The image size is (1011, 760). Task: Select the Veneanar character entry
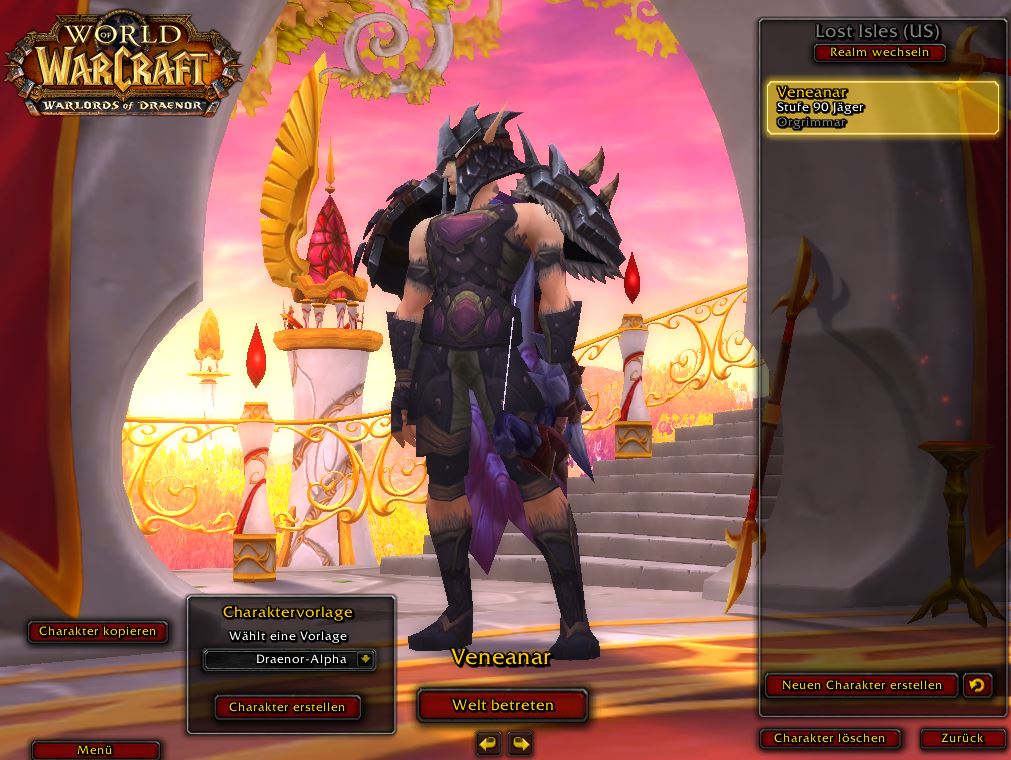click(x=882, y=108)
